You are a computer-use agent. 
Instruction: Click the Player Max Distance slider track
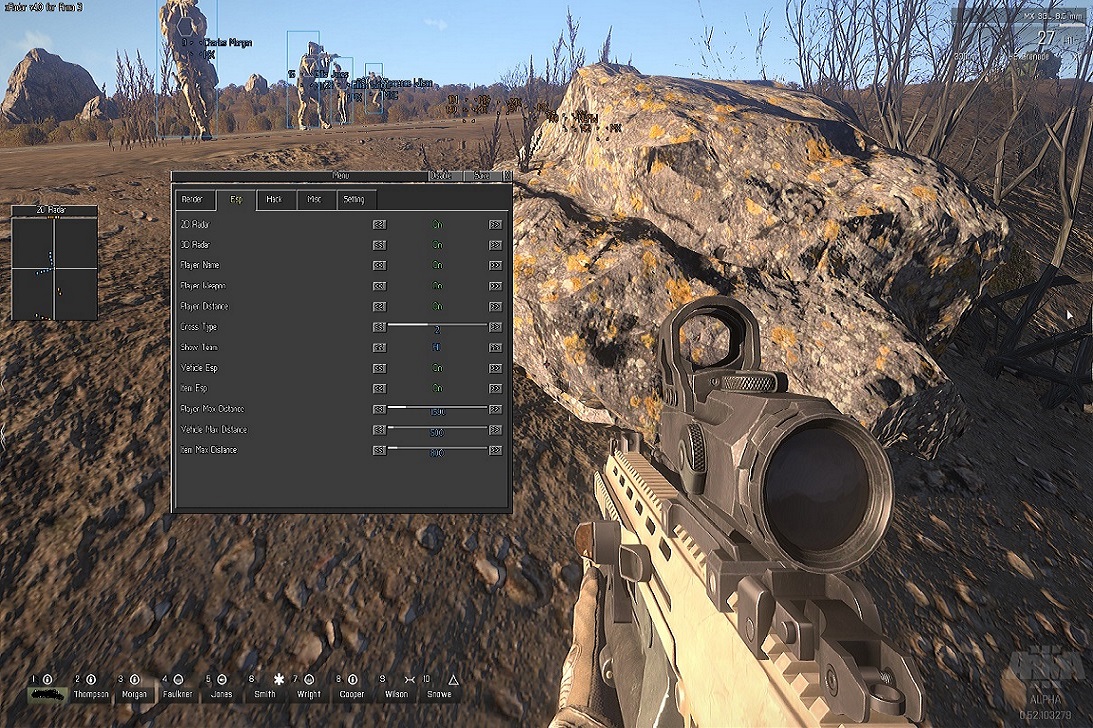(x=437, y=408)
